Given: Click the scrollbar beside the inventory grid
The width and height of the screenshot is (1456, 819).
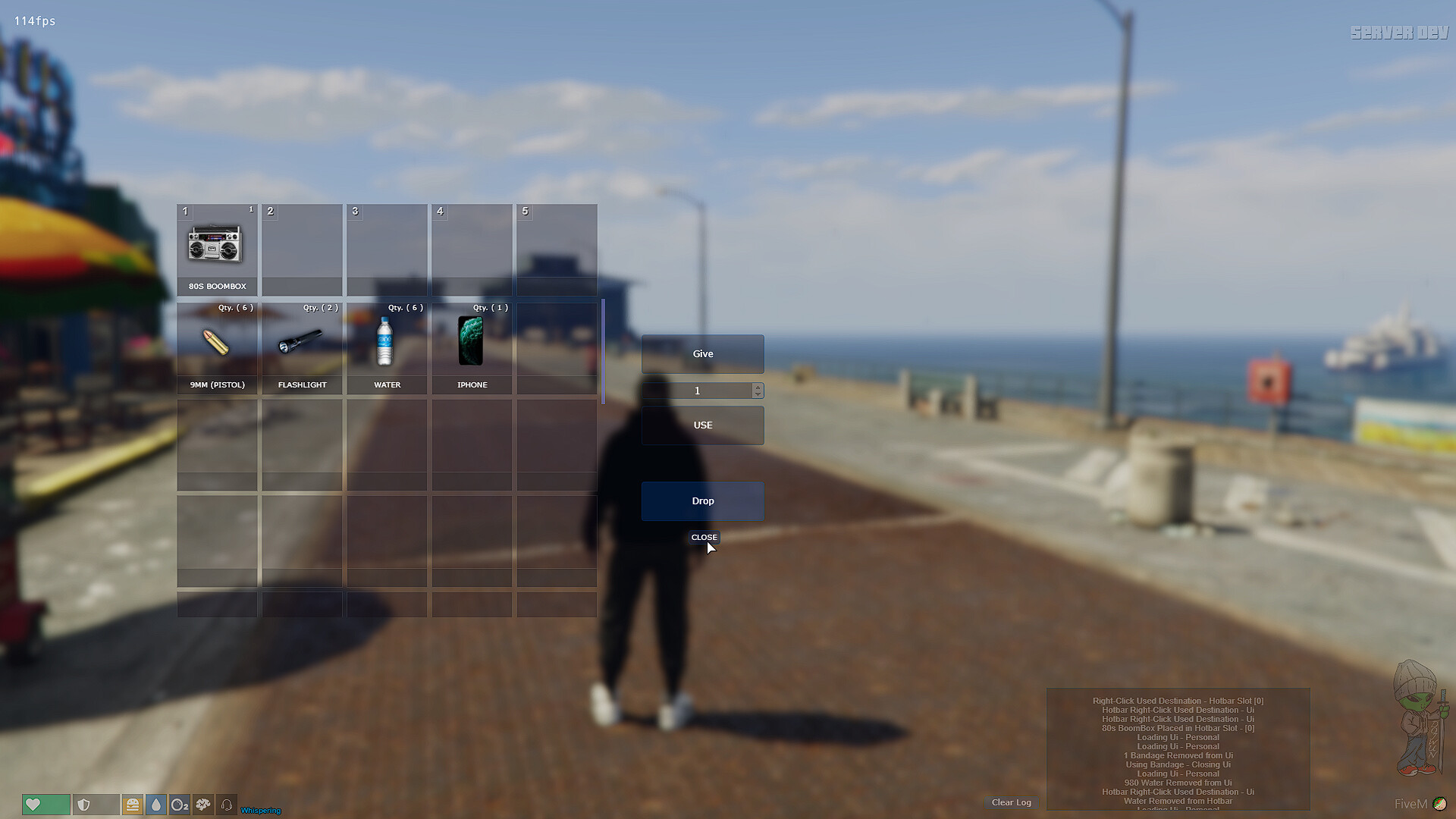Looking at the screenshot, I should pos(603,350).
